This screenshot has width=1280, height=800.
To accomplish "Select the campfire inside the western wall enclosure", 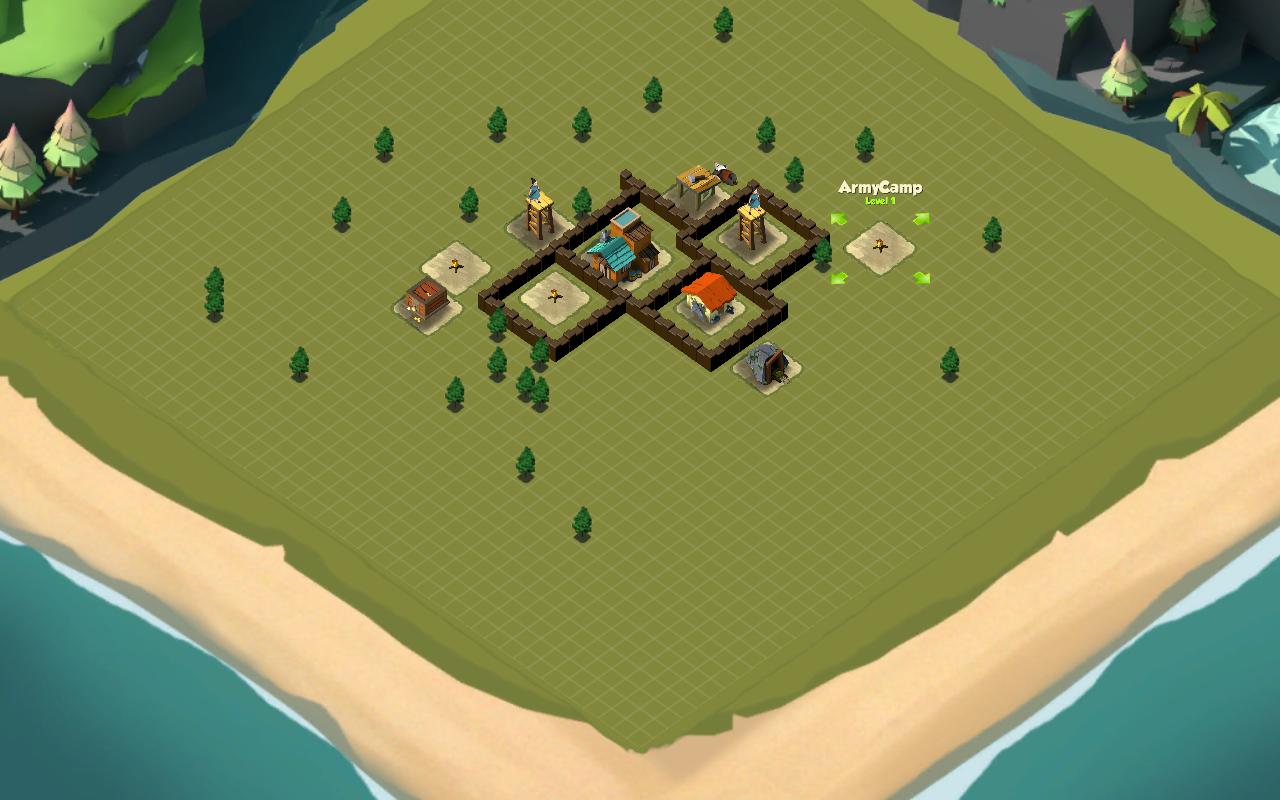I will click(555, 293).
